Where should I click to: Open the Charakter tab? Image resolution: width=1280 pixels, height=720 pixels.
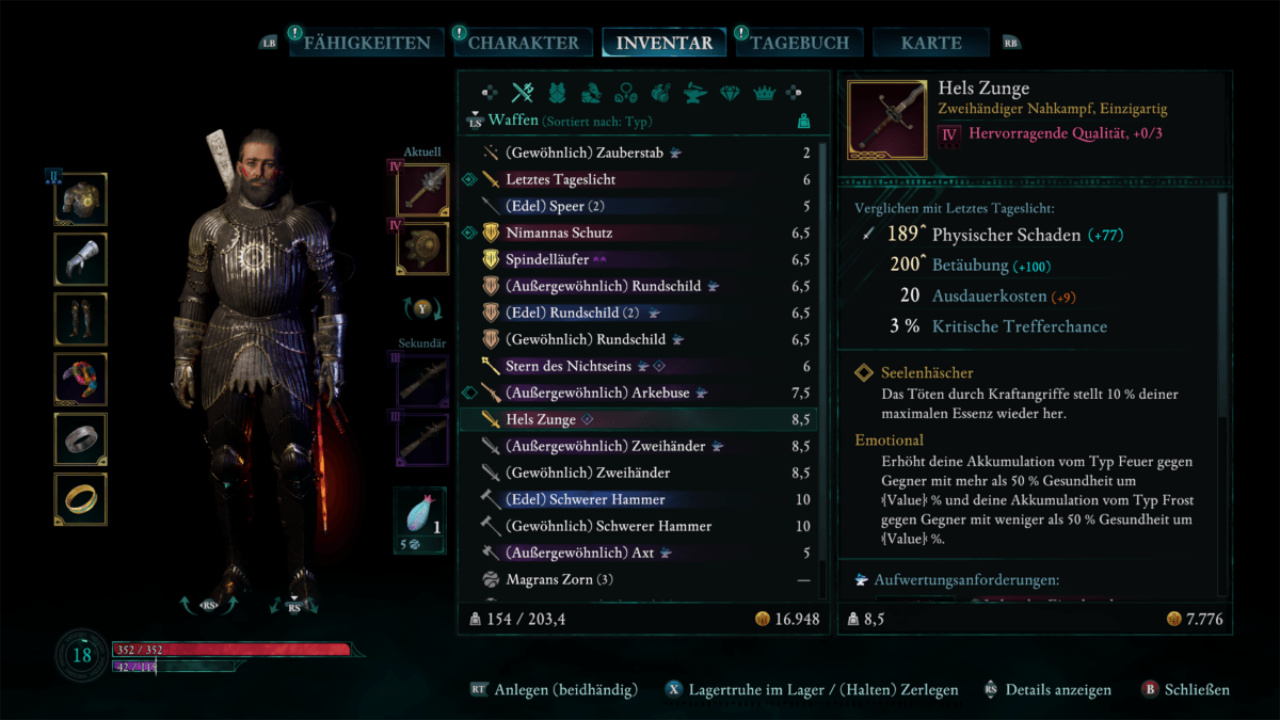click(523, 43)
